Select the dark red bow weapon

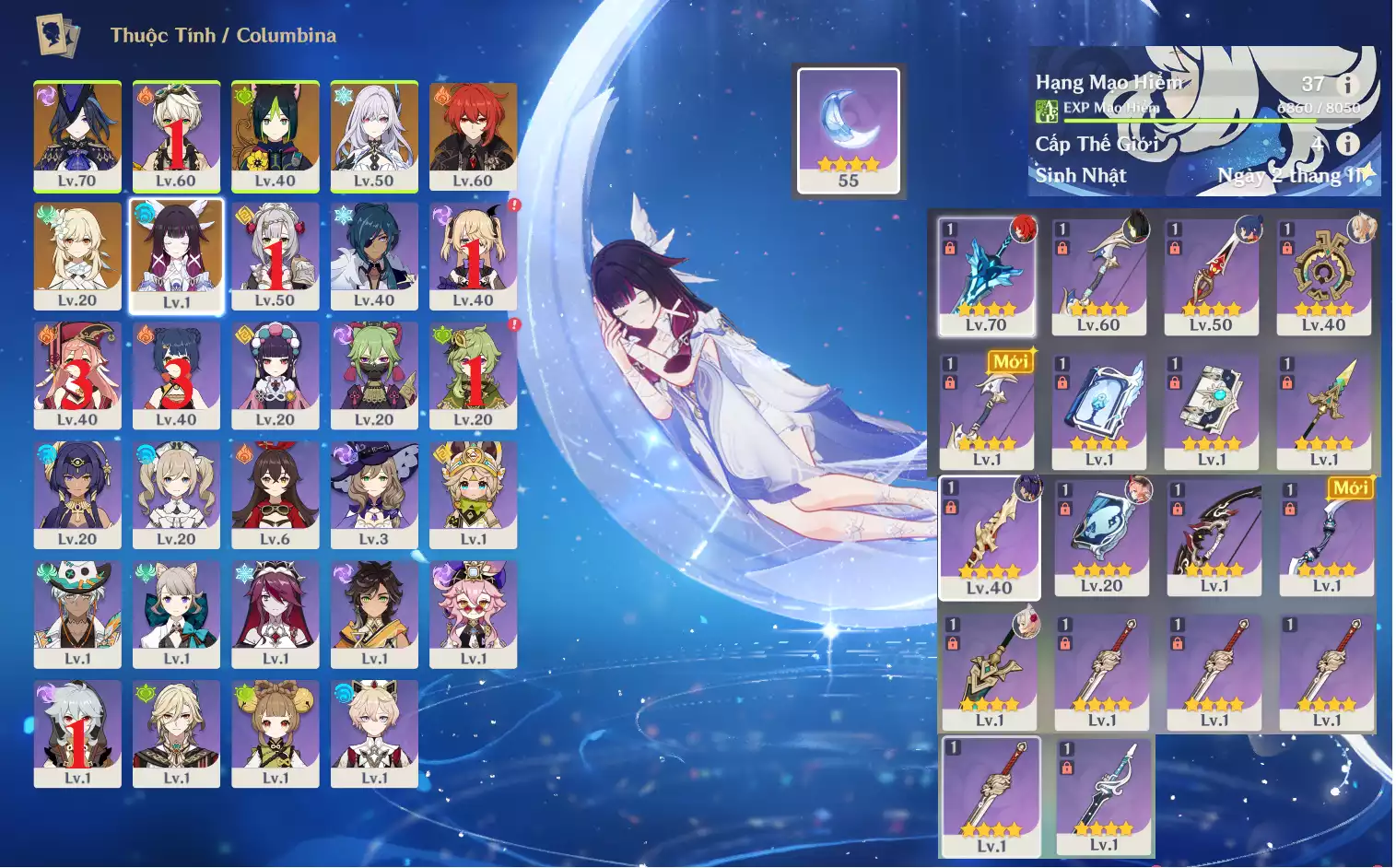coord(1214,537)
